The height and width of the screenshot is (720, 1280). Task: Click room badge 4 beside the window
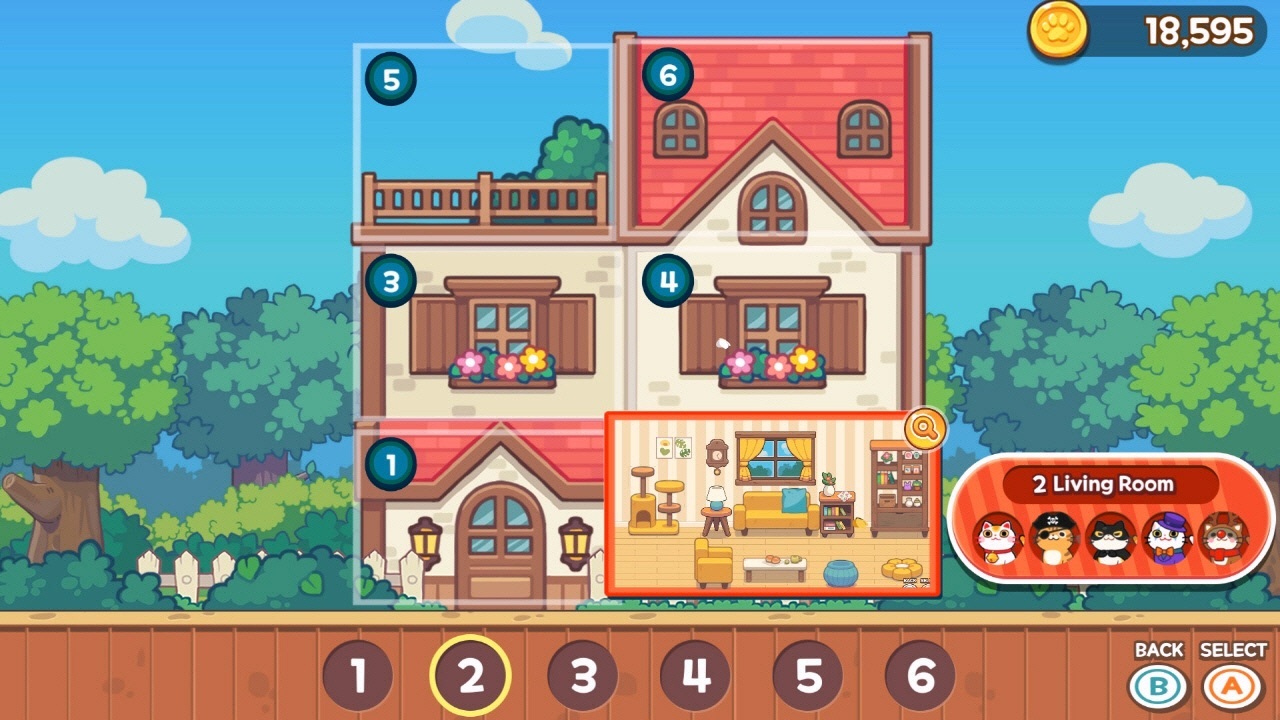[x=668, y=281]
